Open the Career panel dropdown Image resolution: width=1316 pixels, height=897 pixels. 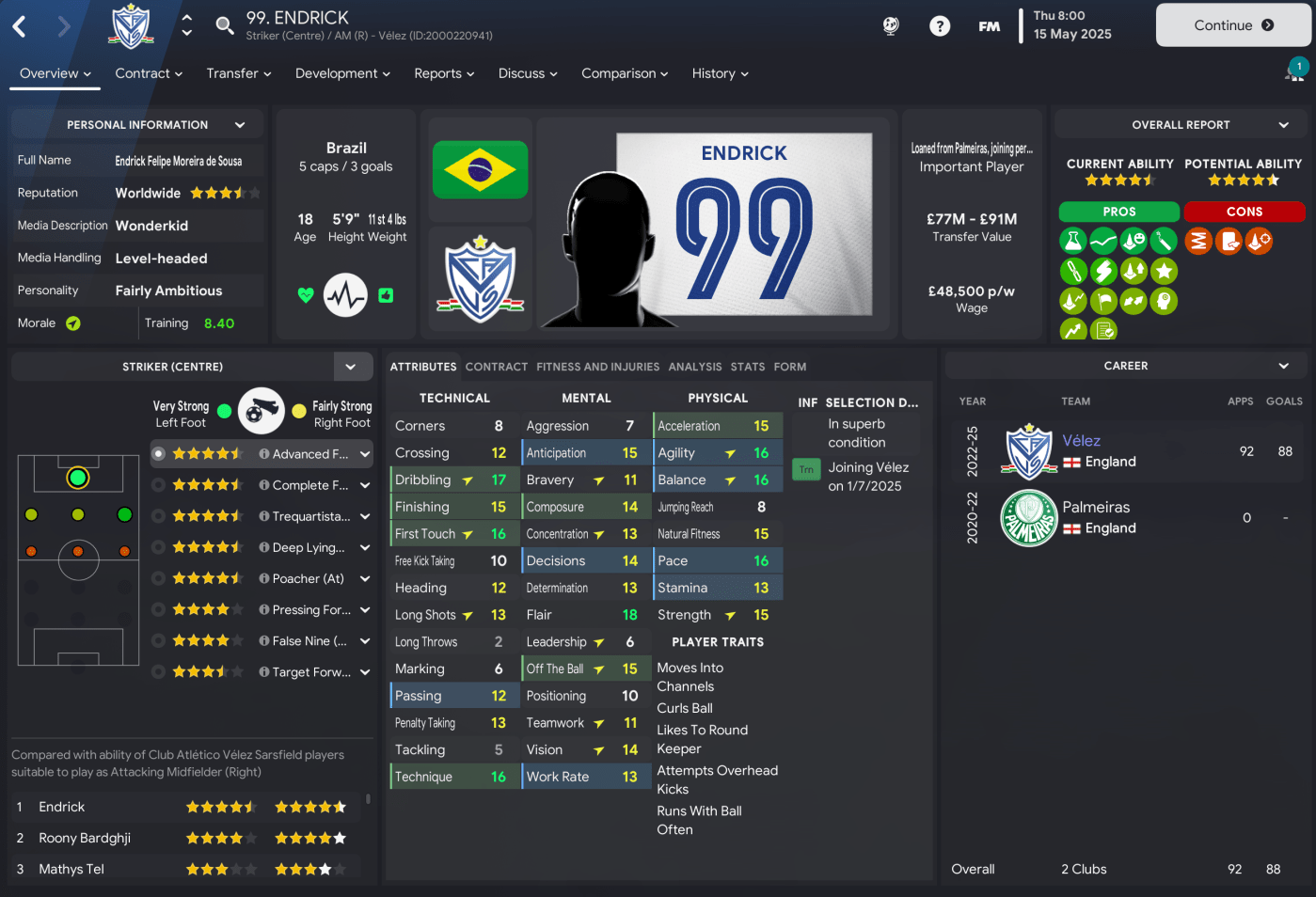[x=1284, y=366]
